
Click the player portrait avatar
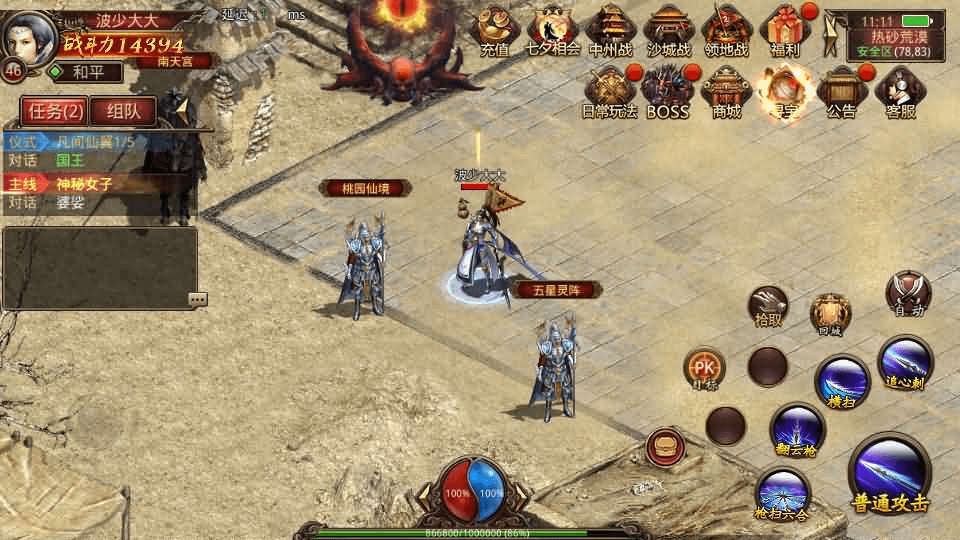tap(30, 36)
